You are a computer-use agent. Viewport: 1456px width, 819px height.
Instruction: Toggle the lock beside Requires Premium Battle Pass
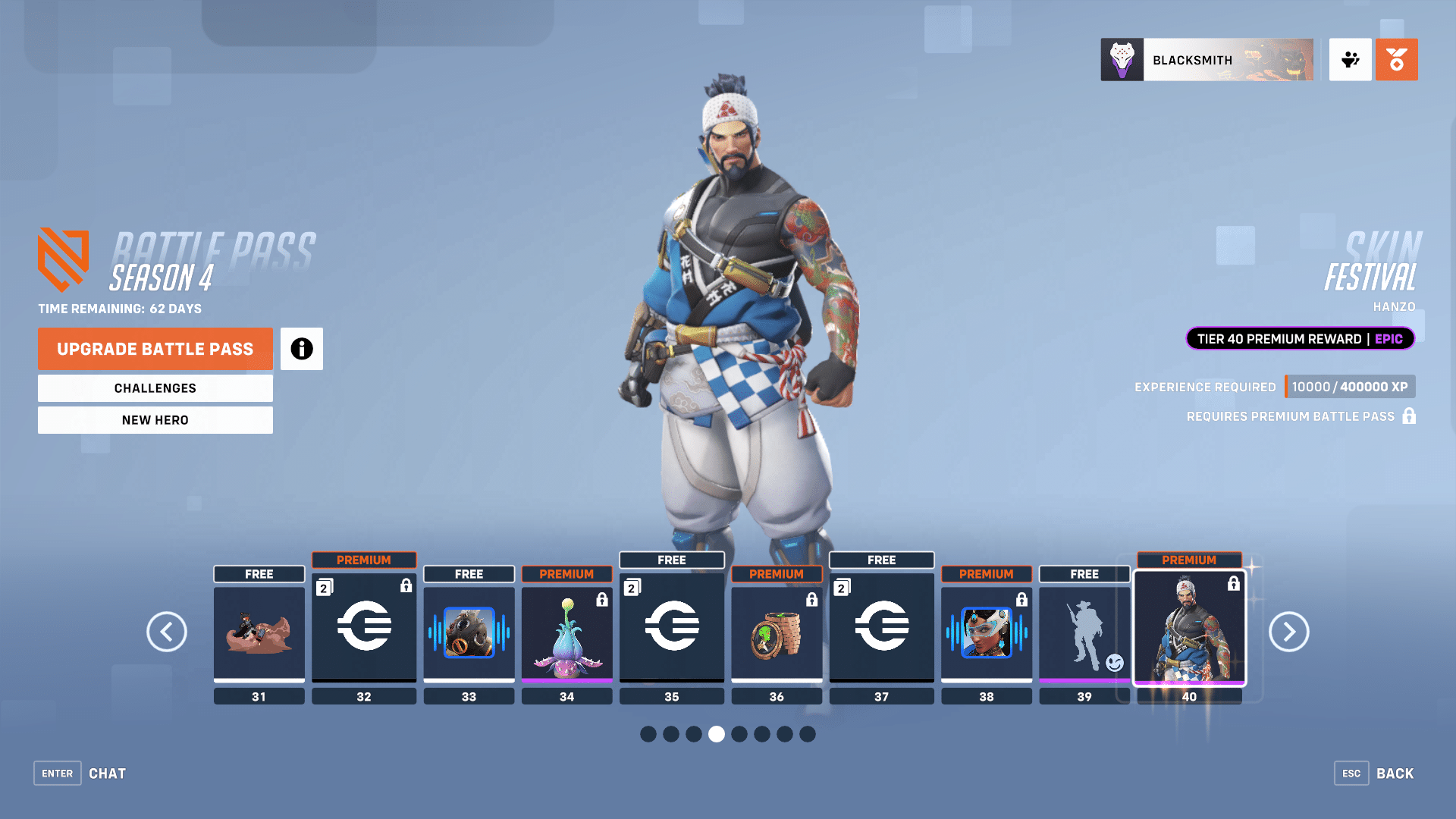coord(1409,416)
